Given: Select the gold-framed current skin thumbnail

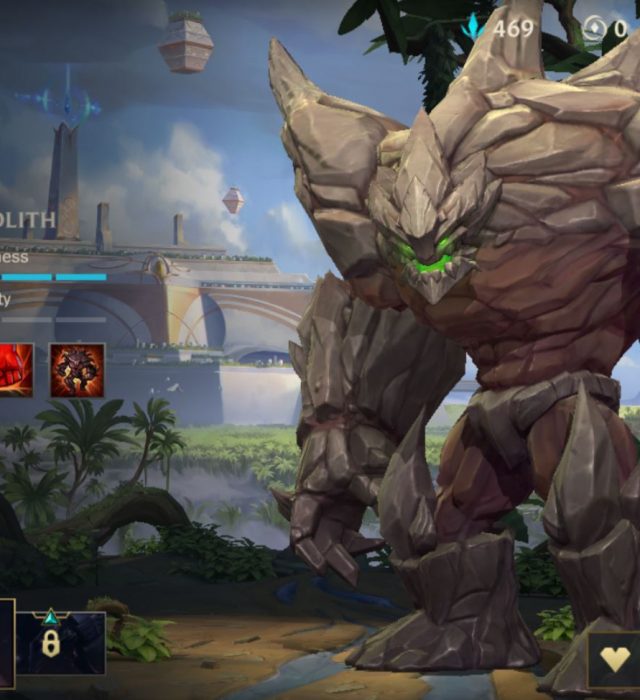Looking at the screenshot, I should click(x=6, y=643).
